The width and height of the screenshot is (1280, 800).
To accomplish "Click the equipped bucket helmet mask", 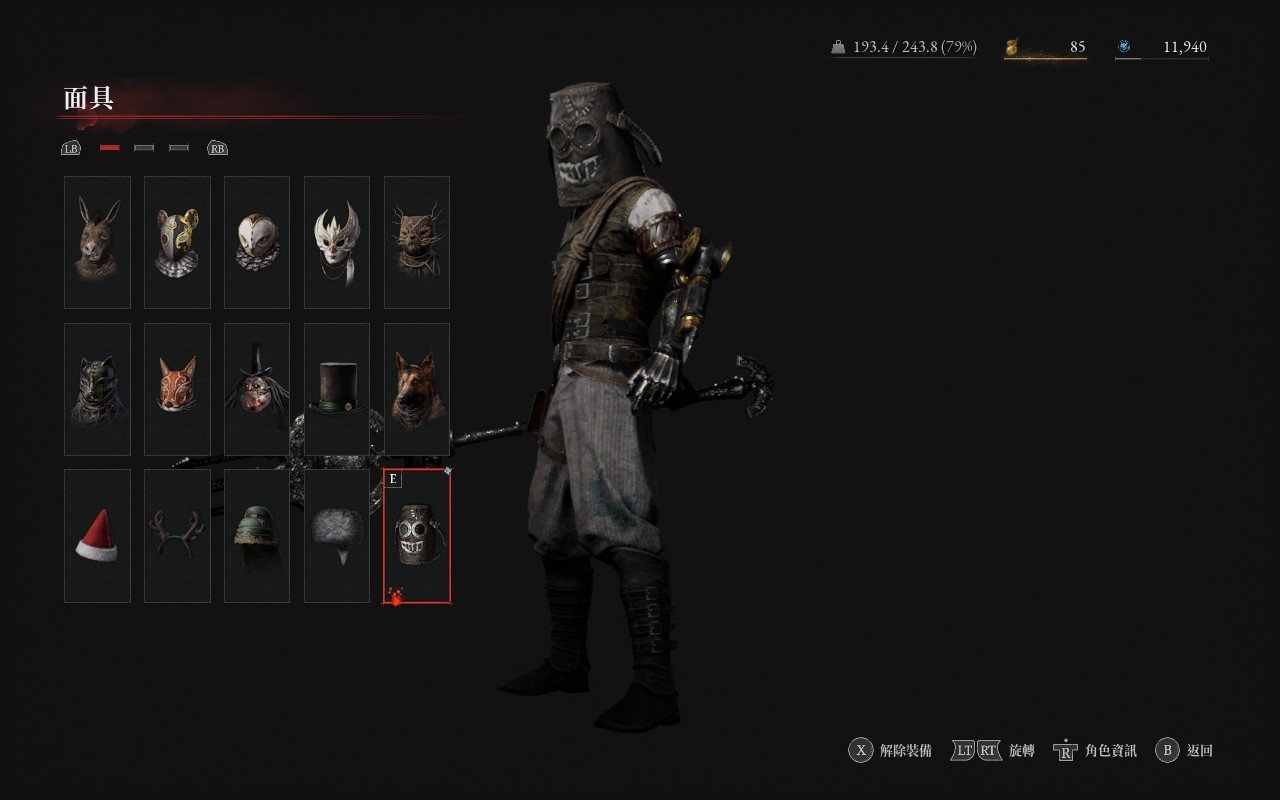I will tap(417, 536).
